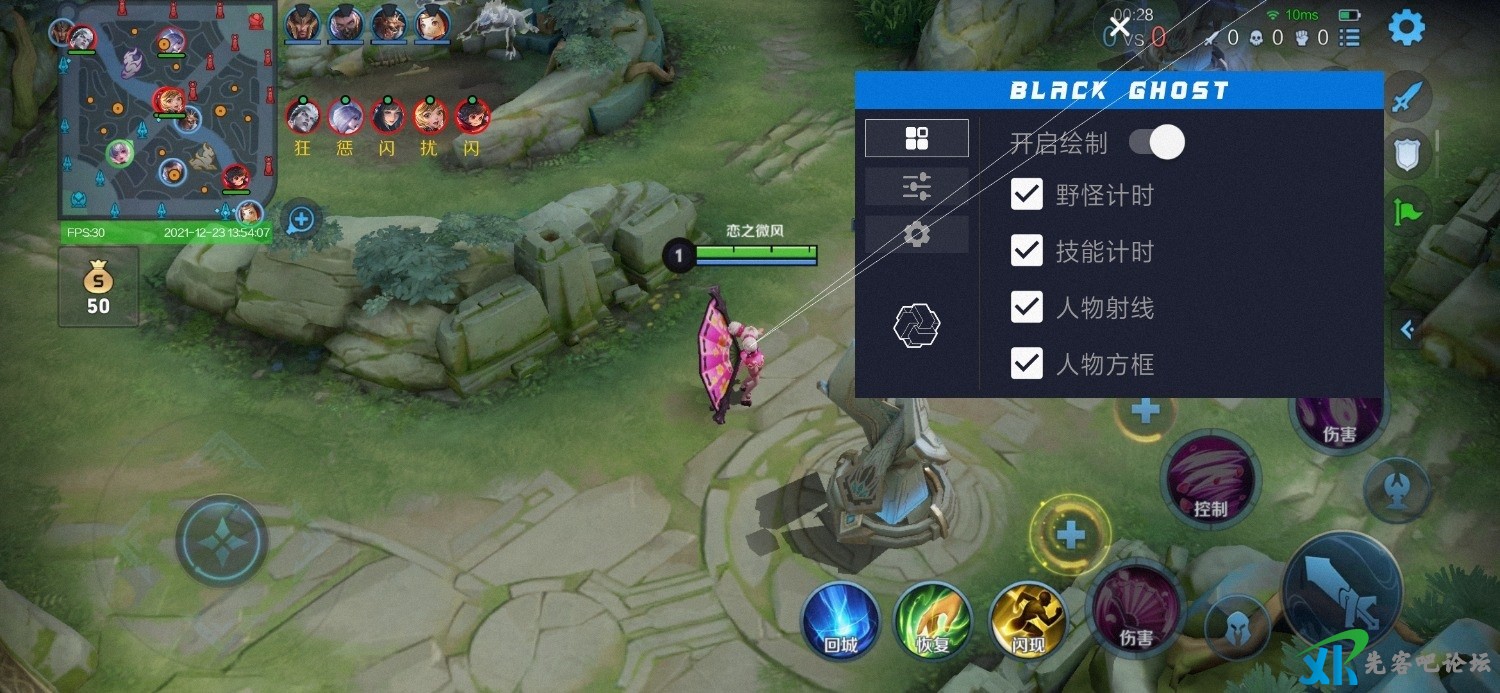Image resolution: width=1500 pixels, height=693 pixels.
Task: Turn off the 人物方框 checkbox
Action: (x=1027, y=363)
